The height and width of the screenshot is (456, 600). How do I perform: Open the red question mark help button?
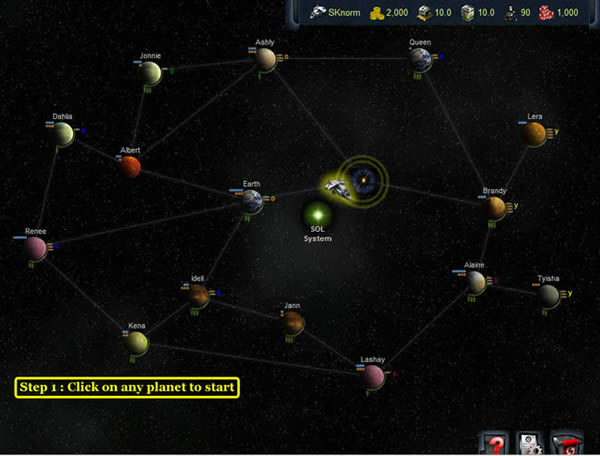[x=495, y=443]
